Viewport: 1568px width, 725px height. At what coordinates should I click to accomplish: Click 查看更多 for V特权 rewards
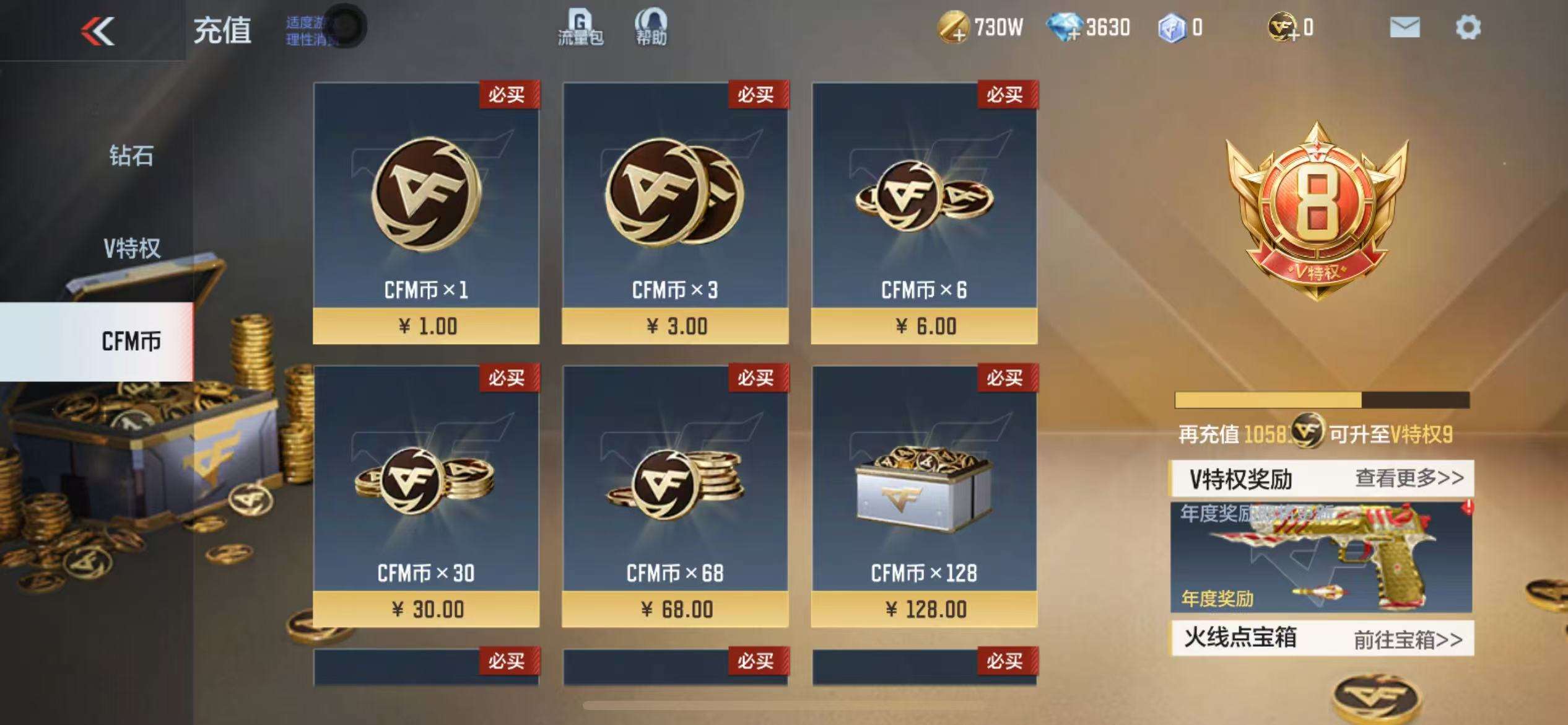coord(1409,478)
